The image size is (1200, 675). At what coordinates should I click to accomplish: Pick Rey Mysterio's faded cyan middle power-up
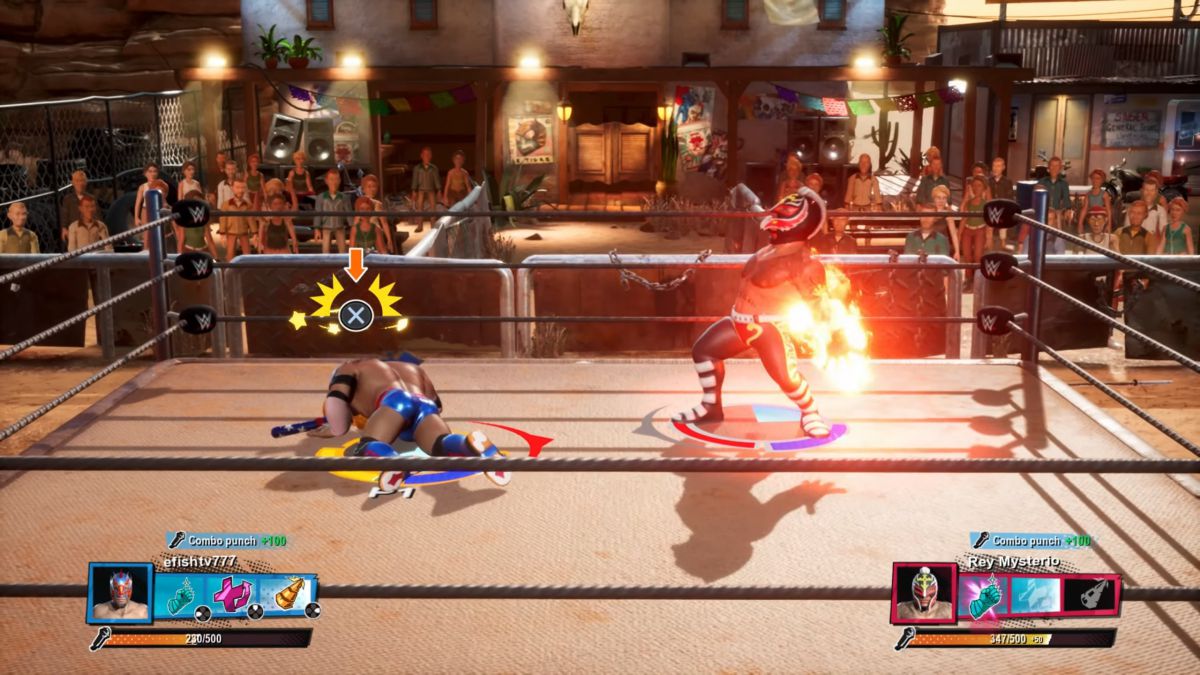pos(1035,596)
